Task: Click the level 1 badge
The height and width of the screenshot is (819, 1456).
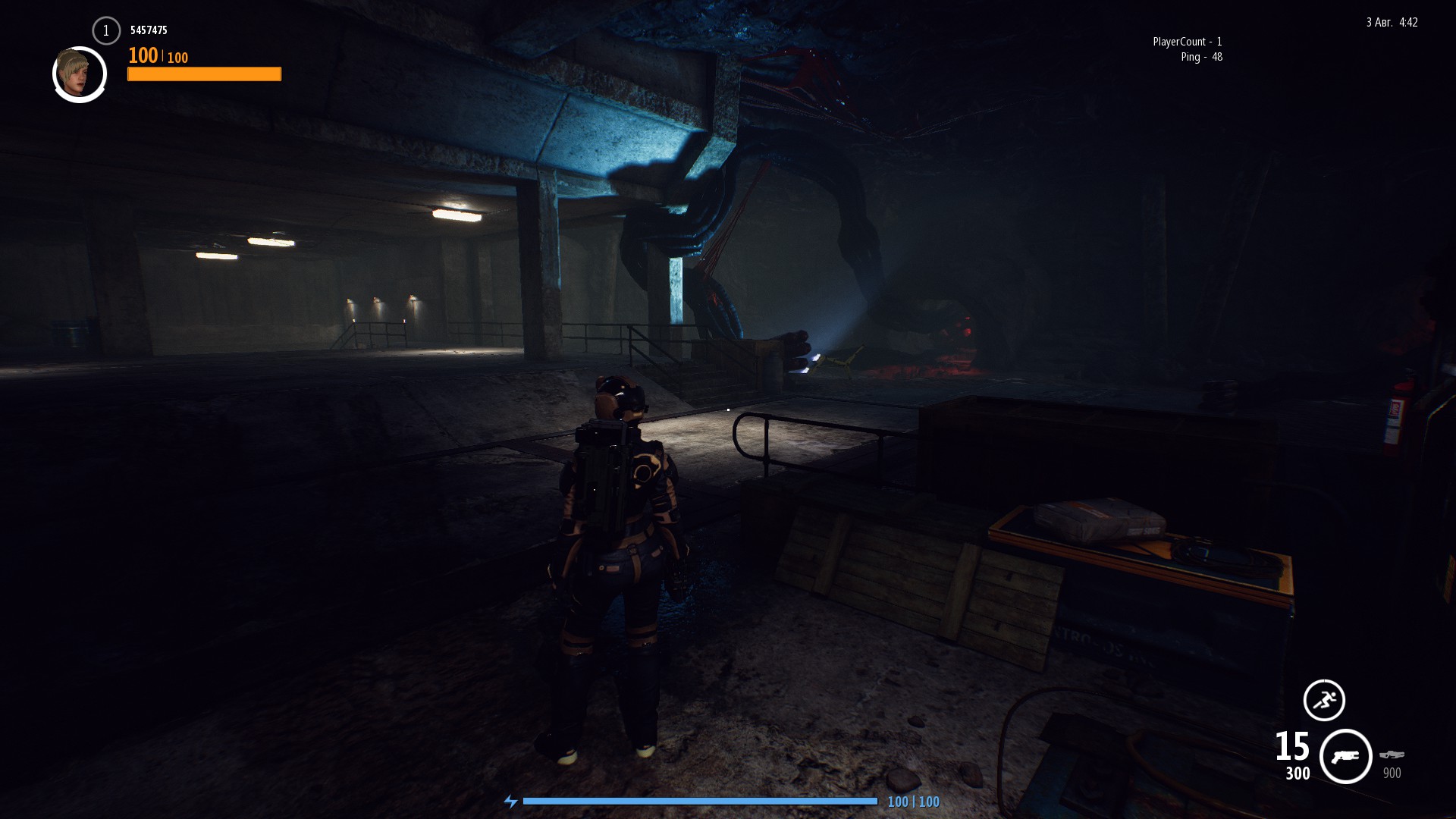Action: (106, 31)
